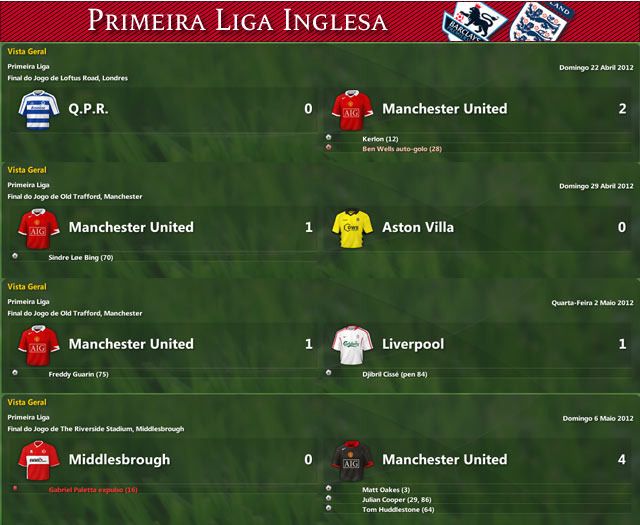Screen dimensions: 640x525
Task: Select the Aston Villa team name
Action: click(x=418, y=227)
